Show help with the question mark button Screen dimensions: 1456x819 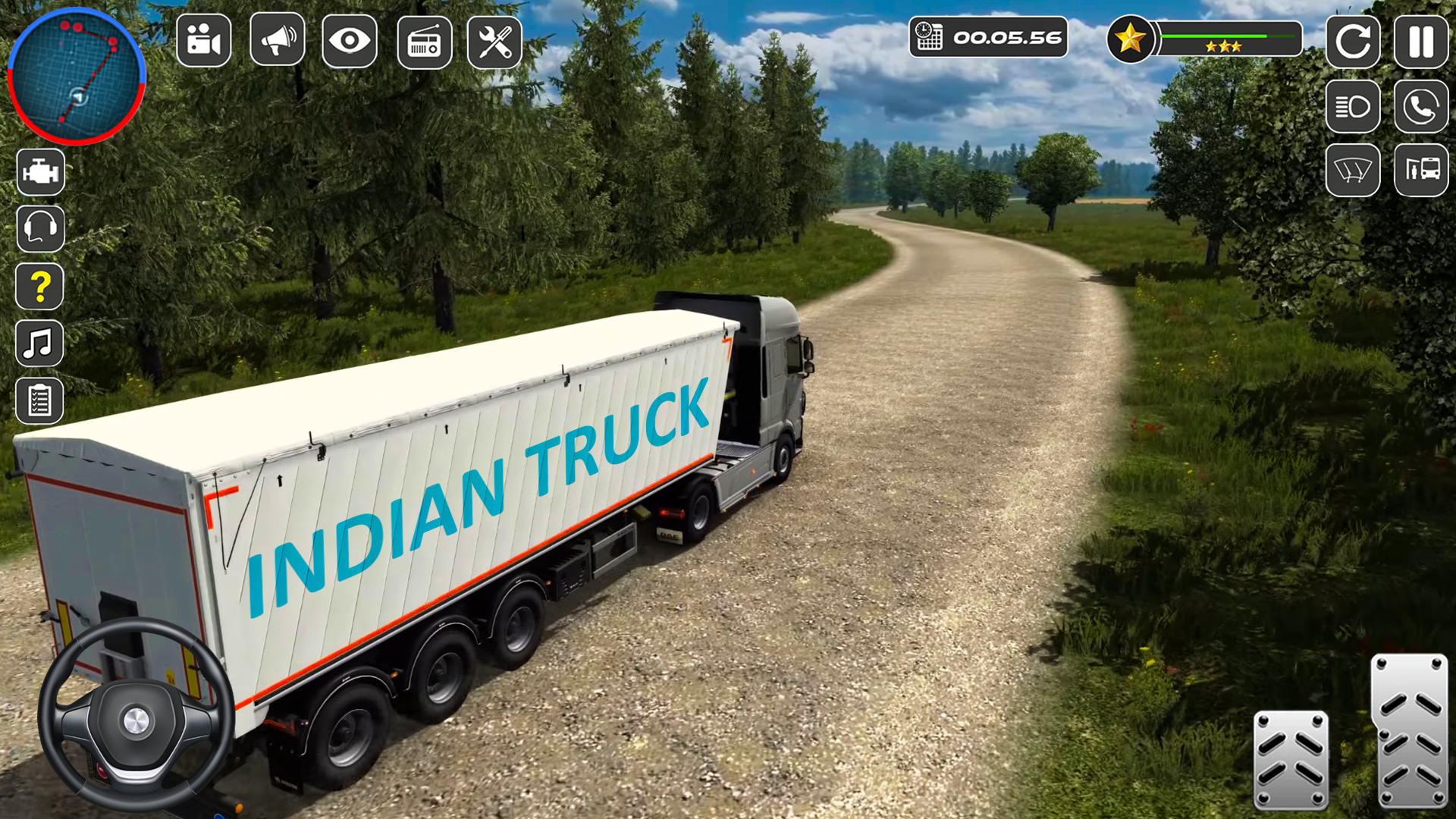(x=40, y=286)
